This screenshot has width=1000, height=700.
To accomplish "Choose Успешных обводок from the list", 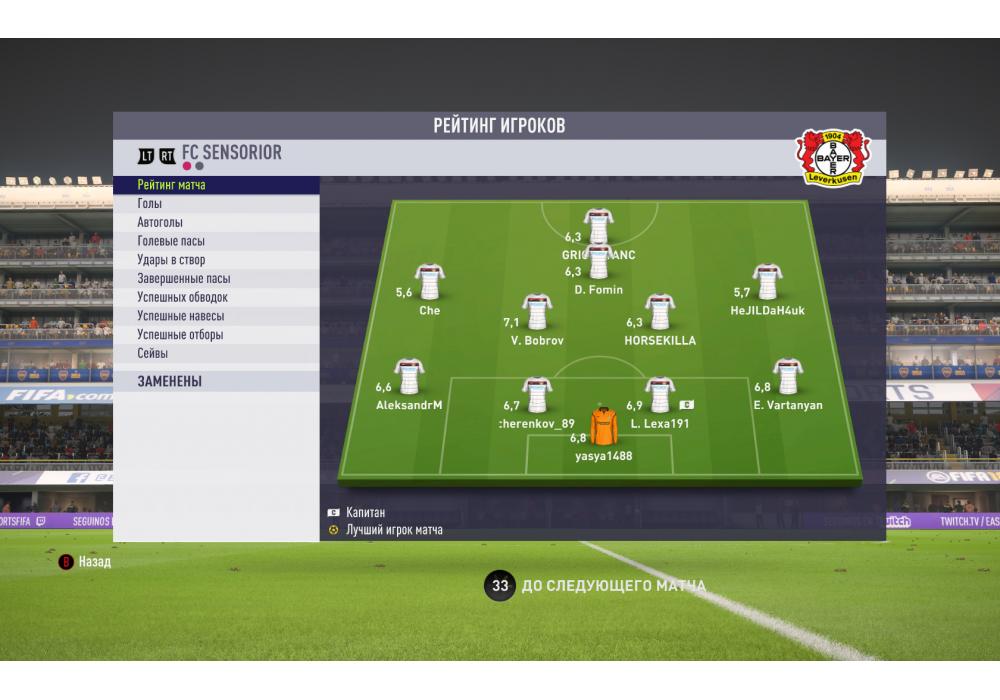I will coord(216,297).
